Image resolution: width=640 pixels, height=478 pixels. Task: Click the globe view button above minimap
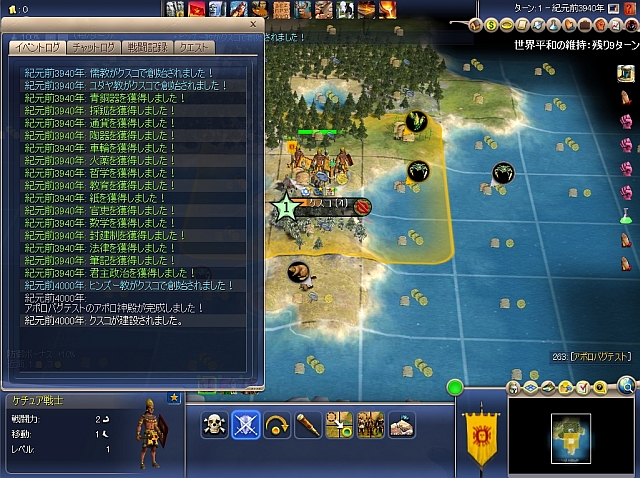click(x=627, y=384)
